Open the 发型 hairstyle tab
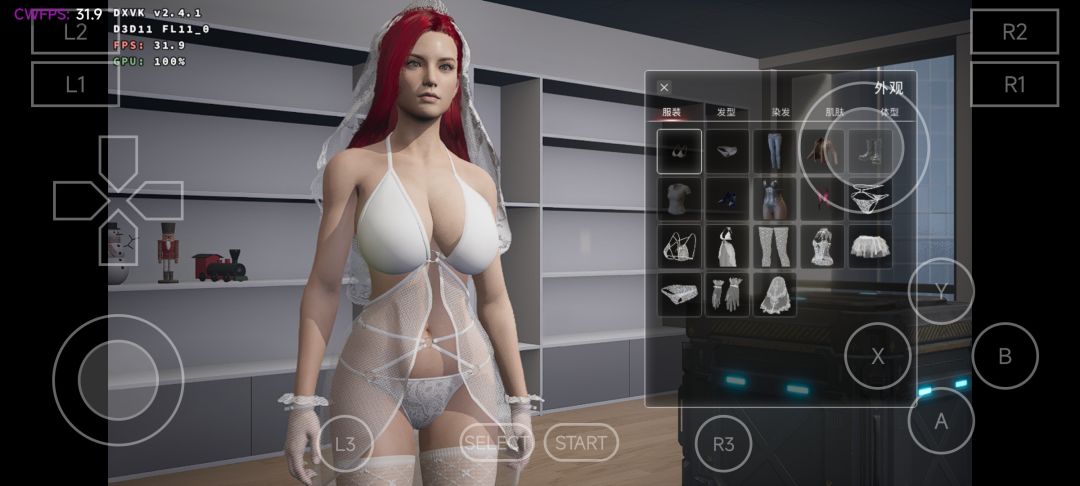Image resolution: width=1080 pixels, height=486 pixels. (726, 113)
